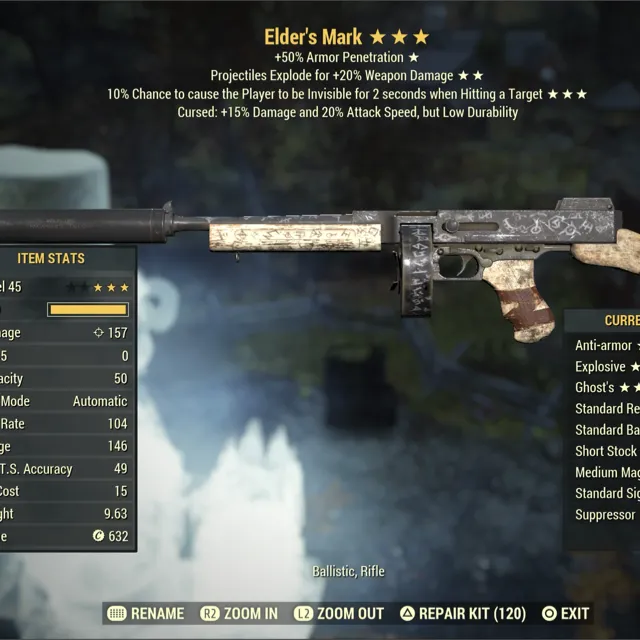This screenshot has height=640, width=640.
Task: Use REPAIR KIT (120) on the weapon
Action: pyautogui.click(x=462, y=613)
